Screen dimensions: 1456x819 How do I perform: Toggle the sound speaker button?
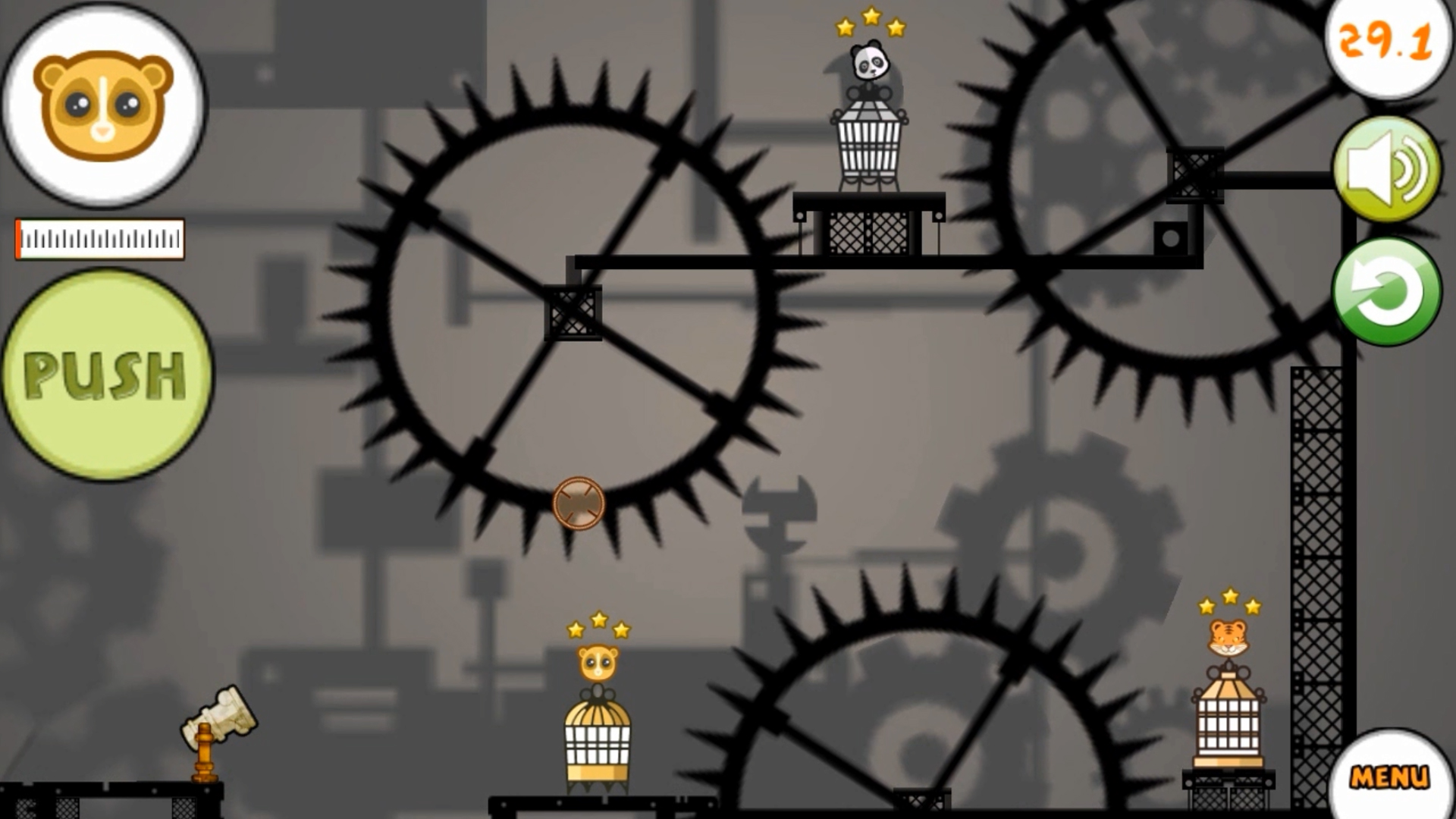pos(1387,170)
